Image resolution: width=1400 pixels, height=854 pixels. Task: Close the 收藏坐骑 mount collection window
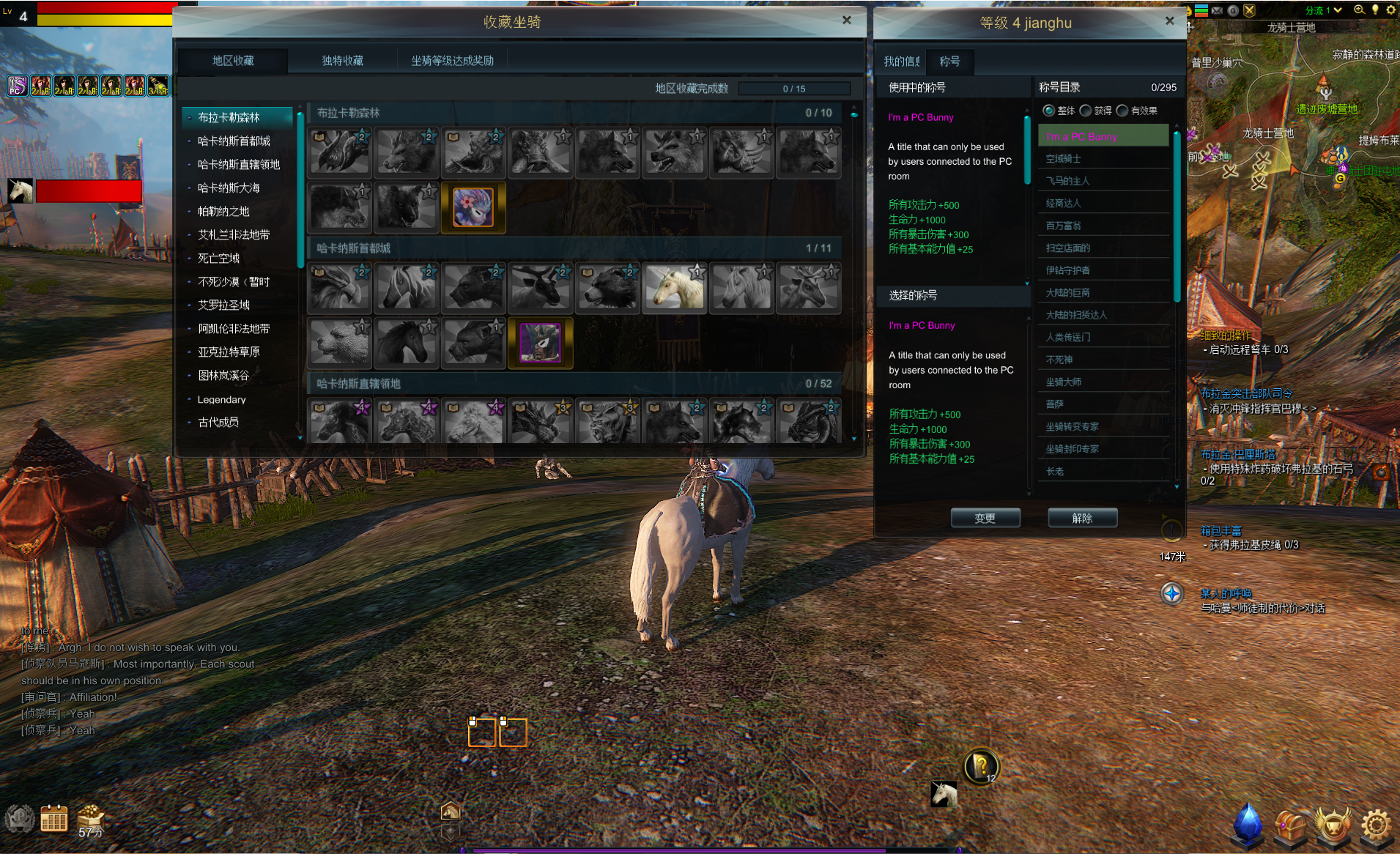point(846,21)
